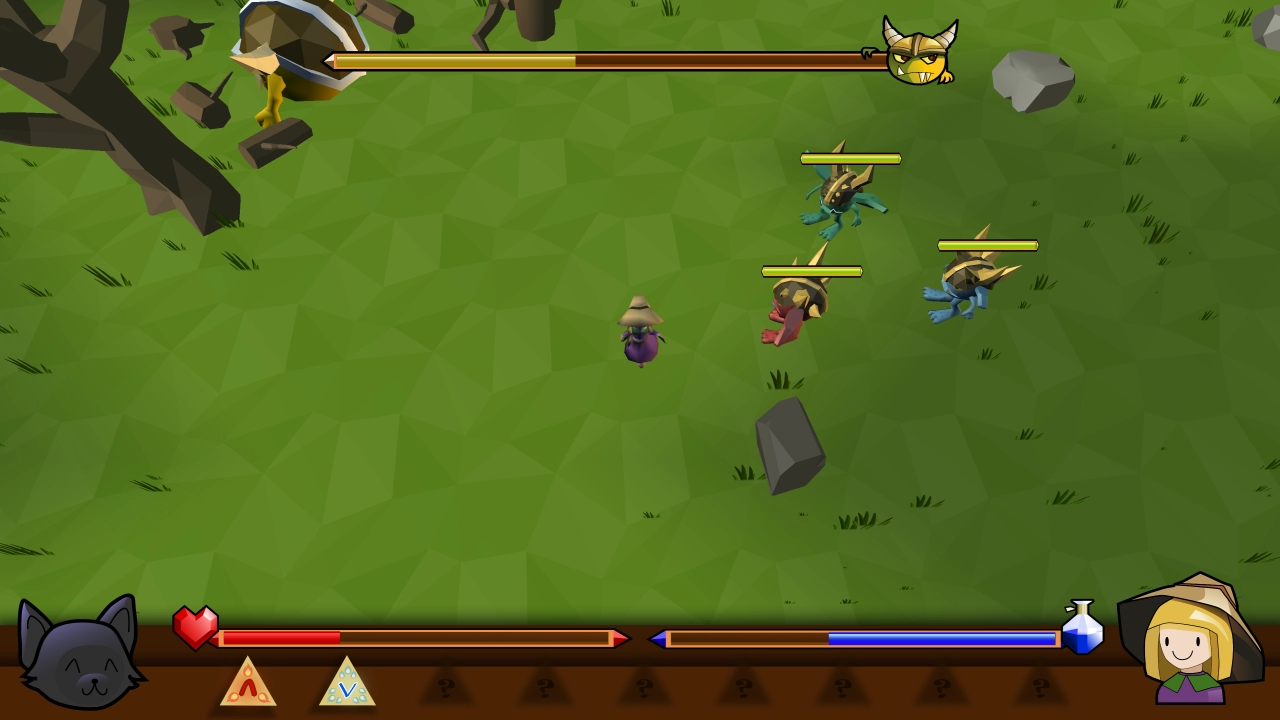Click the first locked question-mark spell slot
This screenshot has height=720, width=1280.
coord(444,688)
